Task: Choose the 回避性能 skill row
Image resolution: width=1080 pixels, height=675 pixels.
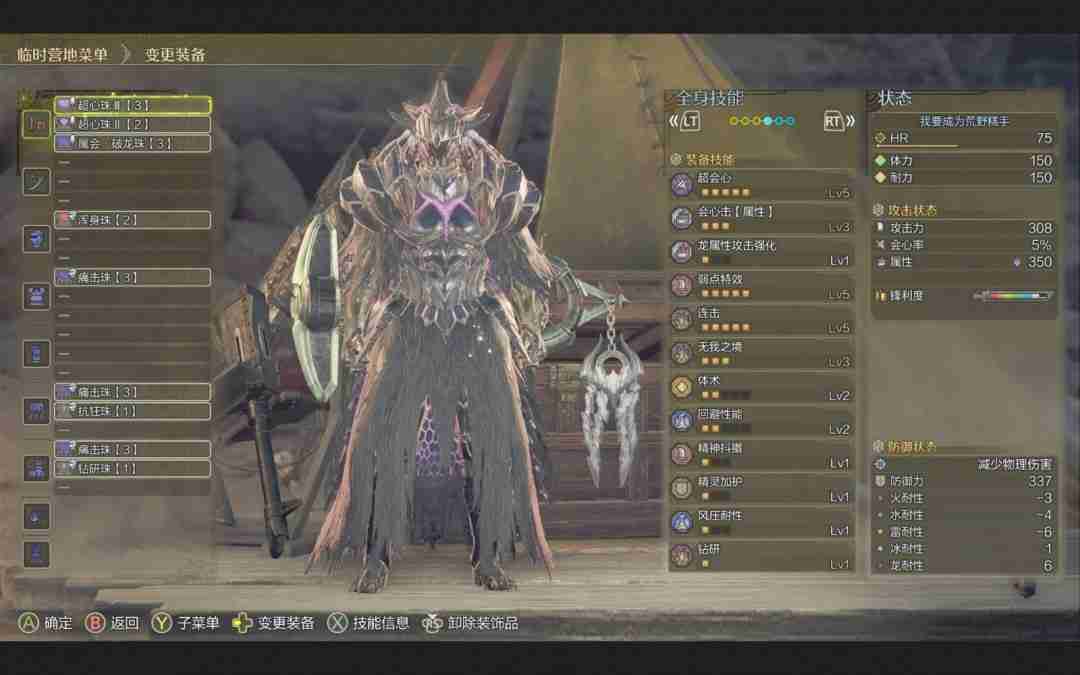Action: pos(762,421)
